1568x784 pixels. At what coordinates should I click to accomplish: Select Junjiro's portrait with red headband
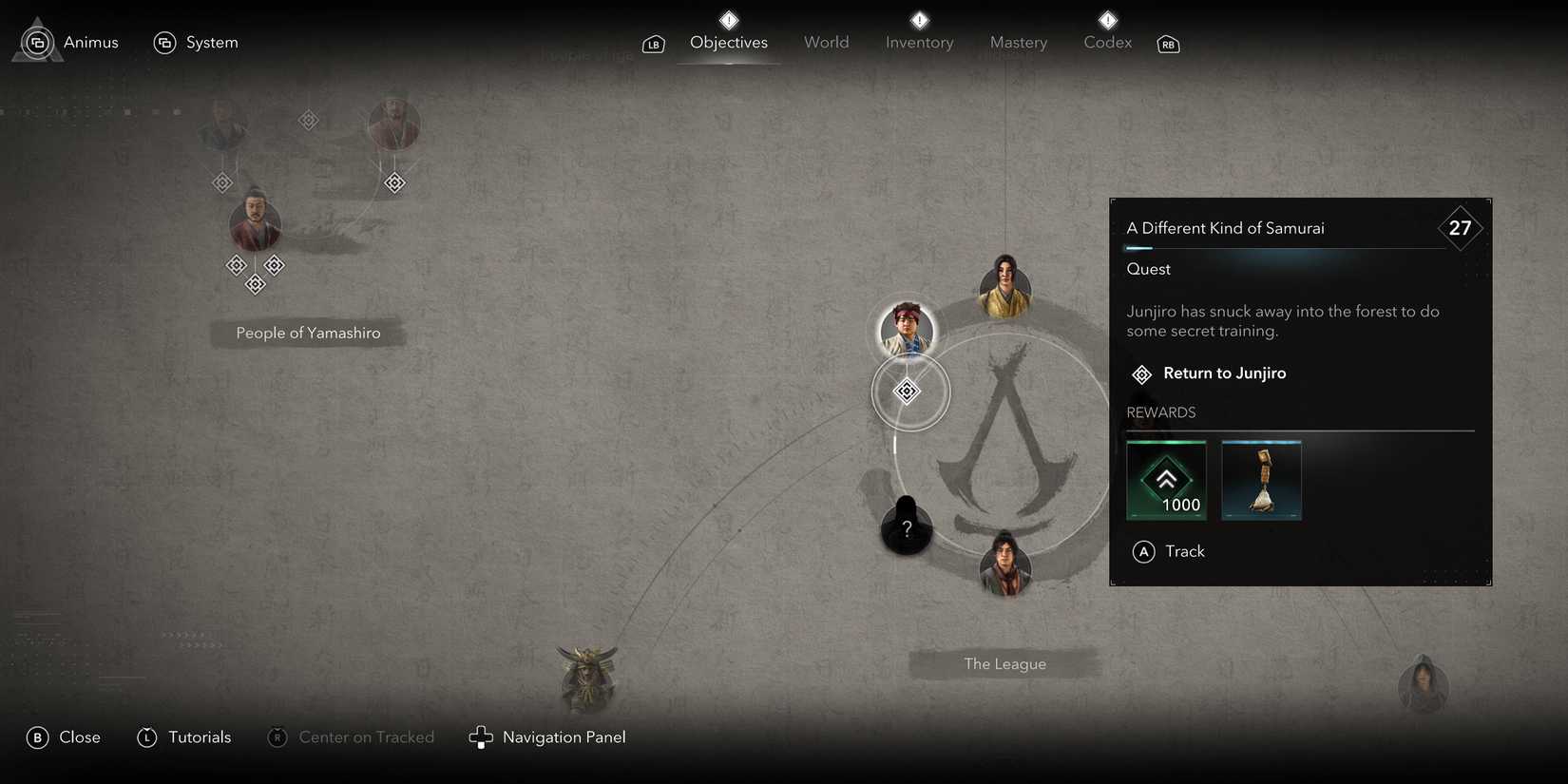[907, 329]
